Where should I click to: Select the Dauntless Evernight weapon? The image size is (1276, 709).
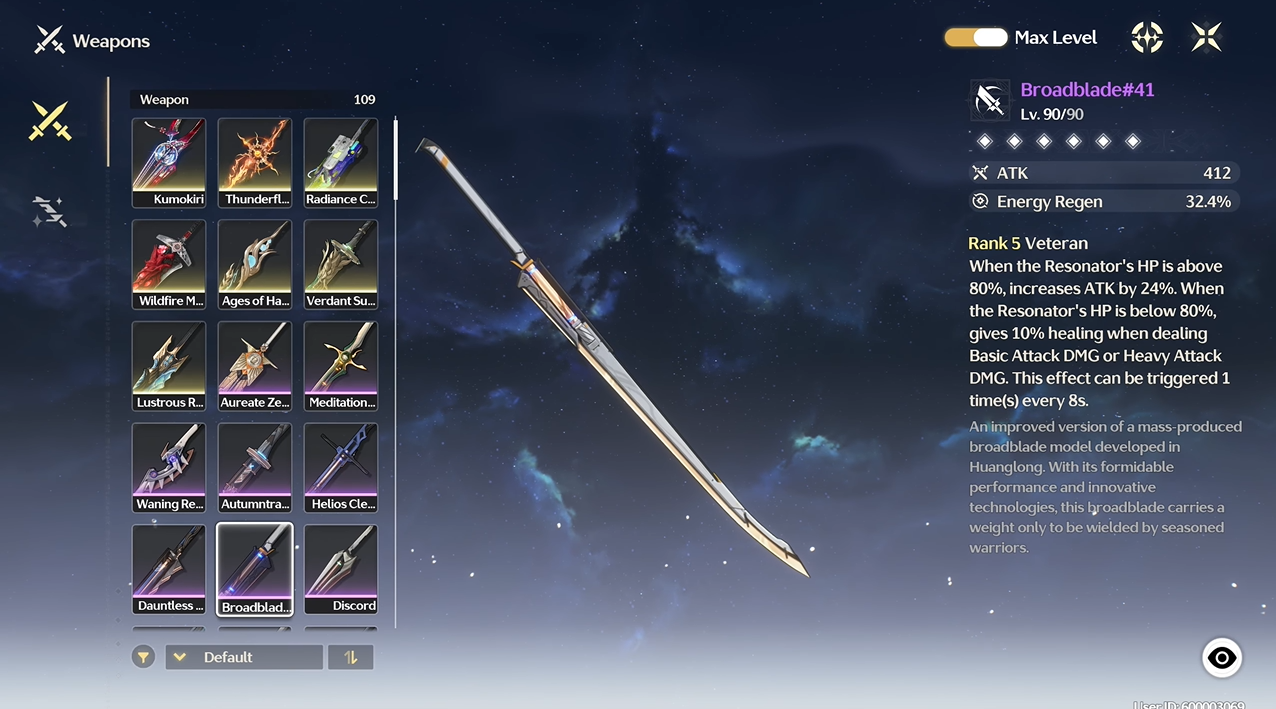tap(169, 569)
